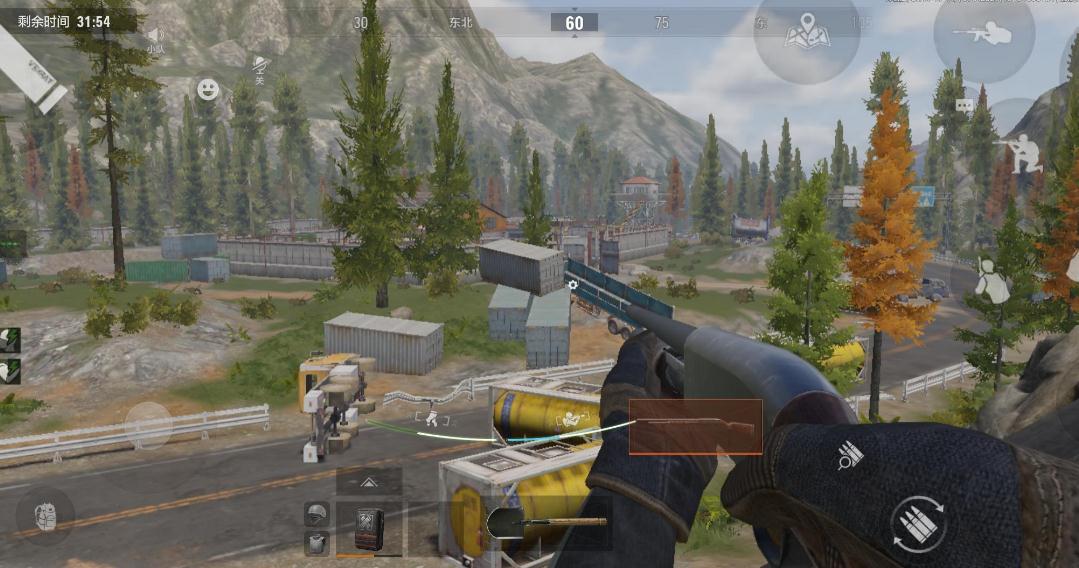Tap the ammo inspect icon above reload

point(851,456)
